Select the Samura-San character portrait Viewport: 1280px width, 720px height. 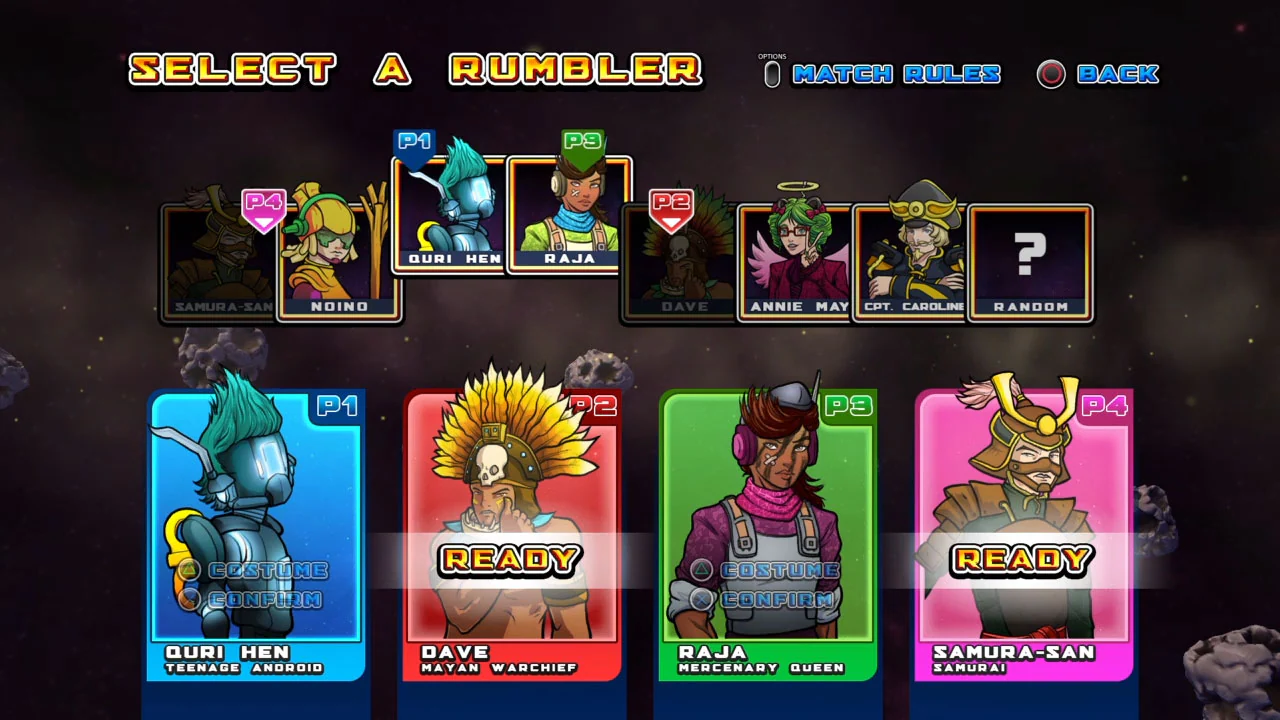click(222, 260)
